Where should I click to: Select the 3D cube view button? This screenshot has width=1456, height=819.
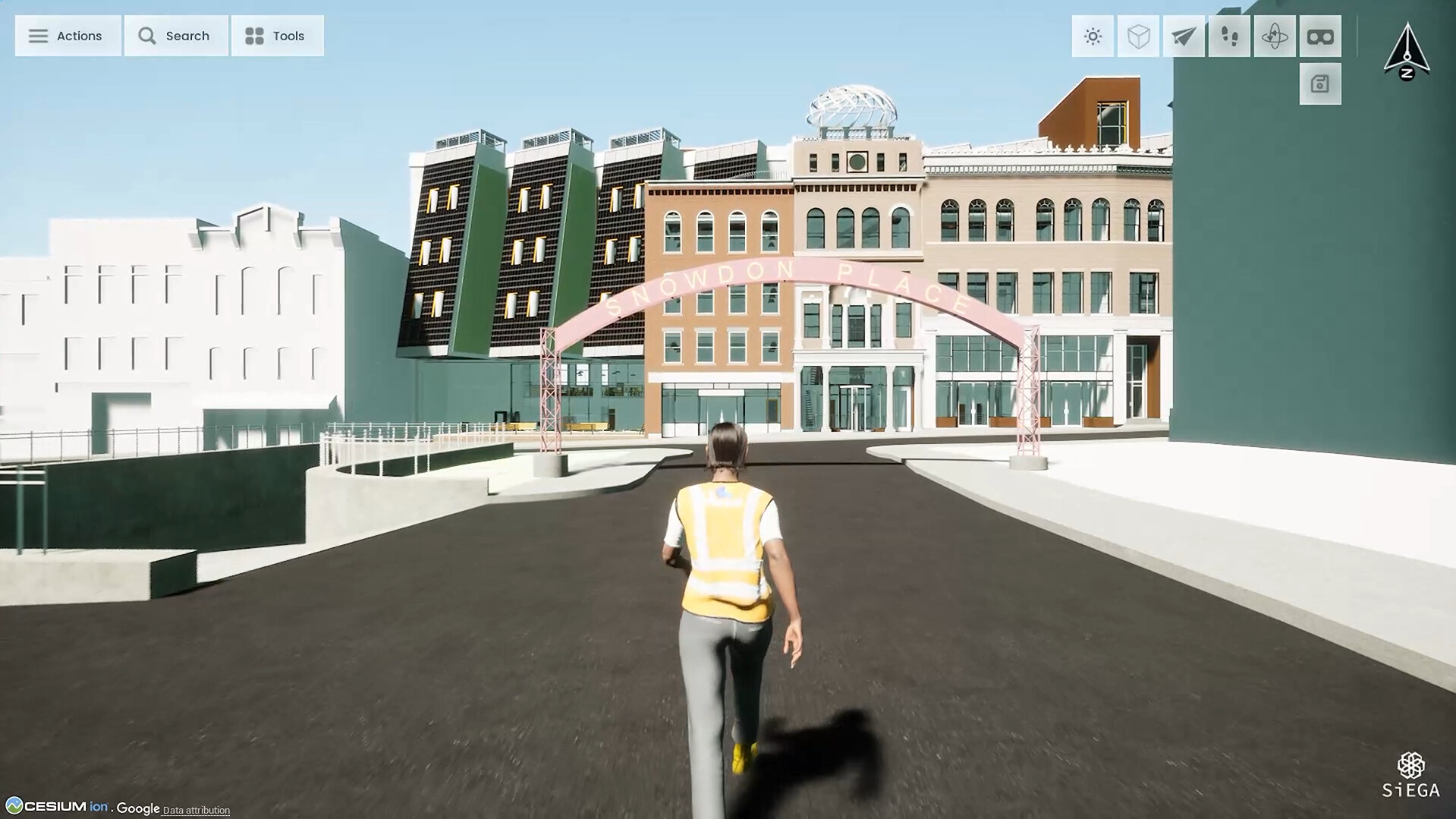tap(1138, 36)
